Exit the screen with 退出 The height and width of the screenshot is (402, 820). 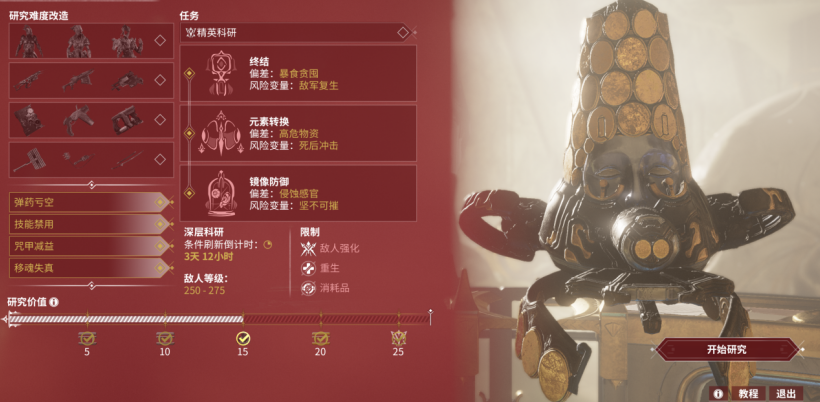pos(786,393)
